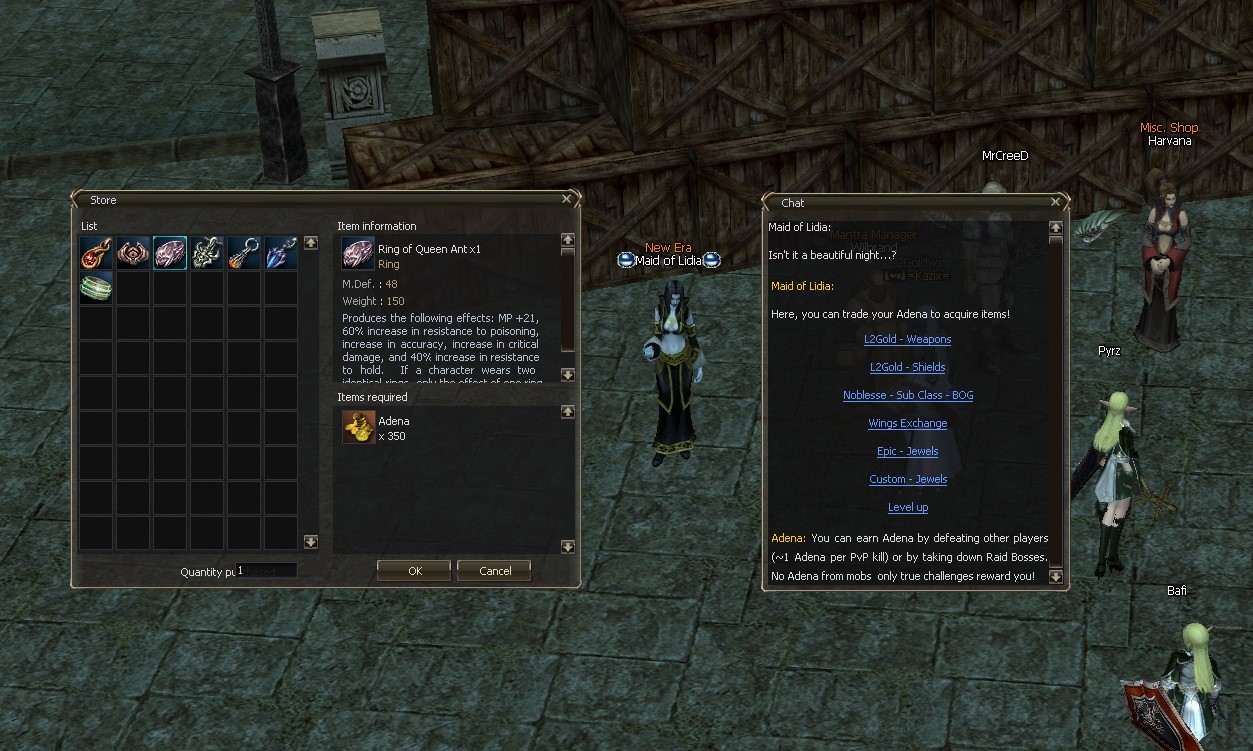Click the store list's scroll-down arrow
The width and height of the screenshot is (1253, 751).
[310, 542]
